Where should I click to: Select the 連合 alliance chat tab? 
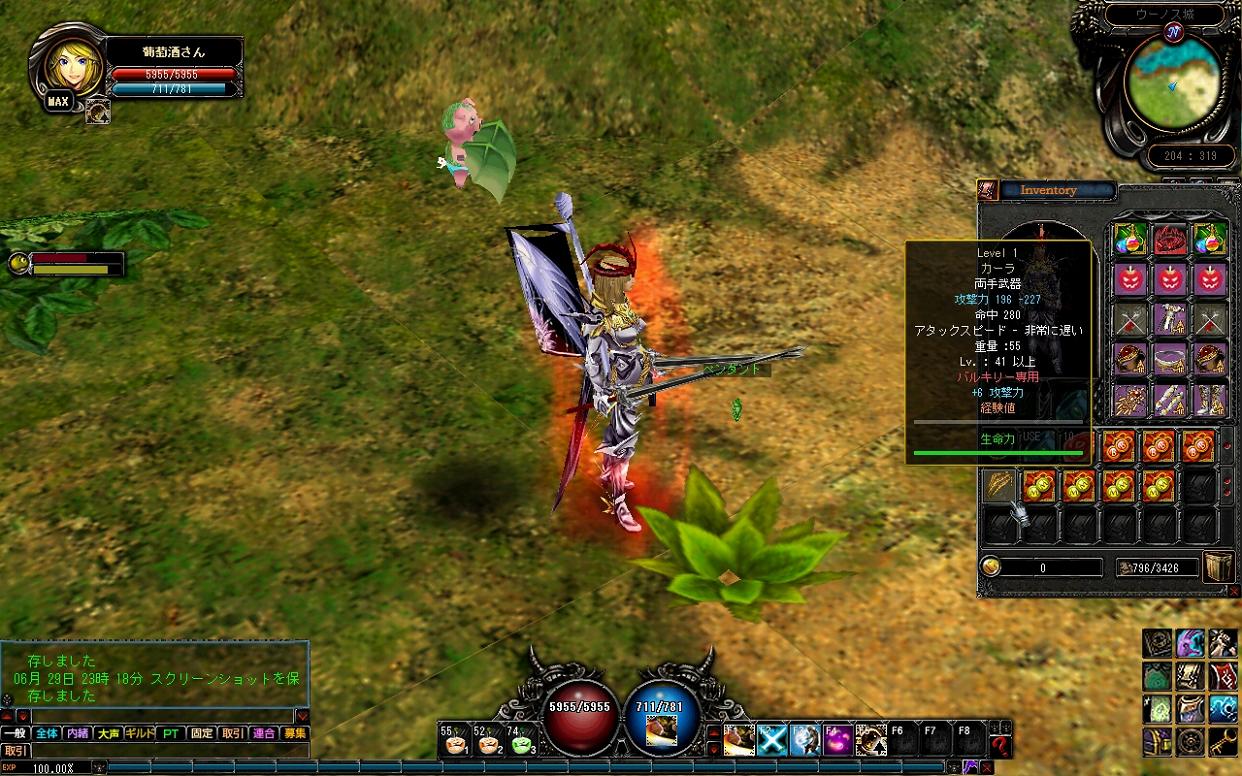[x=264, y=733]
